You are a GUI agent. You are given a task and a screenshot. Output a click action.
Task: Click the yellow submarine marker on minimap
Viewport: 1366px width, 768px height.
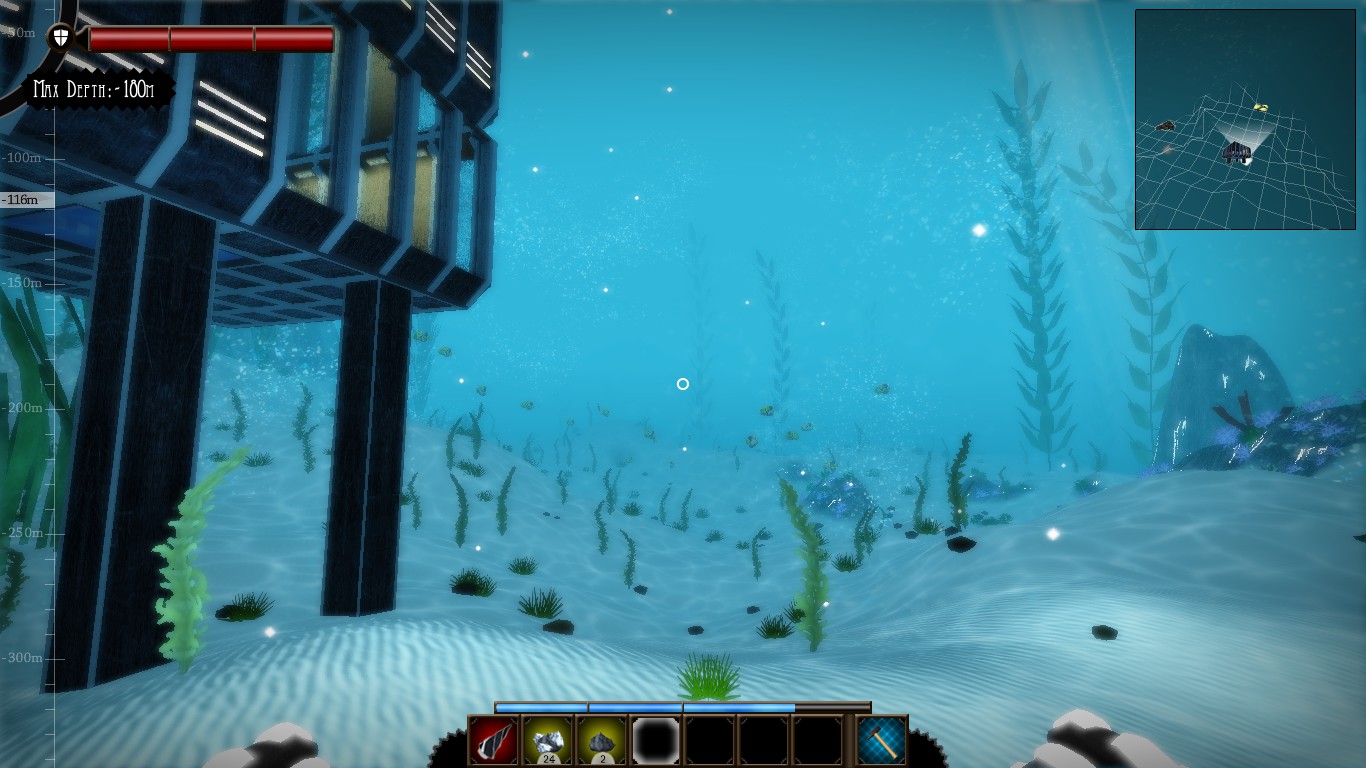click(x=1261, y=107)
